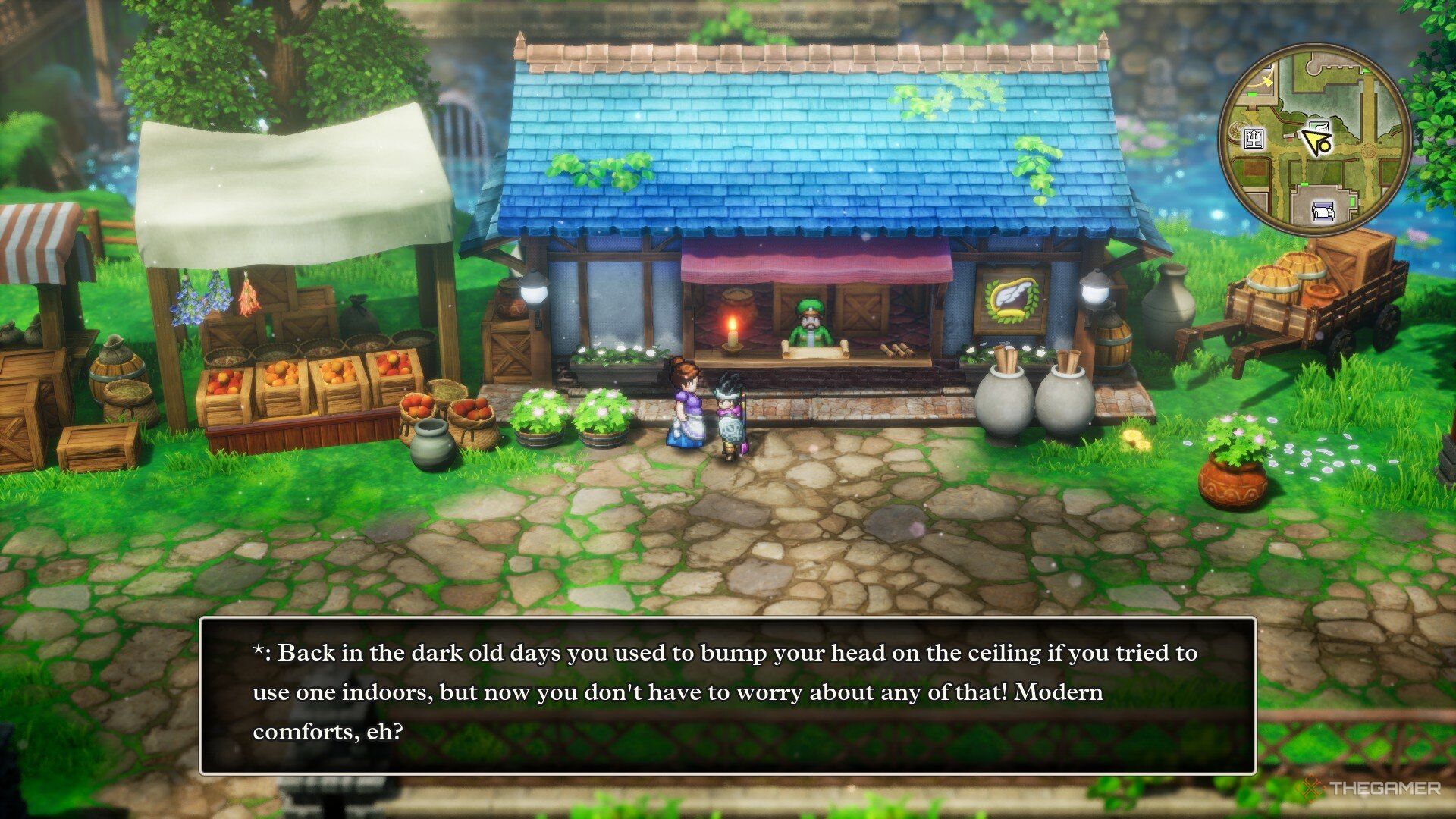This screenshot has height=819, width=1456.
Task: Click the yellow player arrow on minimap
Action: [x=1313, y=140]
